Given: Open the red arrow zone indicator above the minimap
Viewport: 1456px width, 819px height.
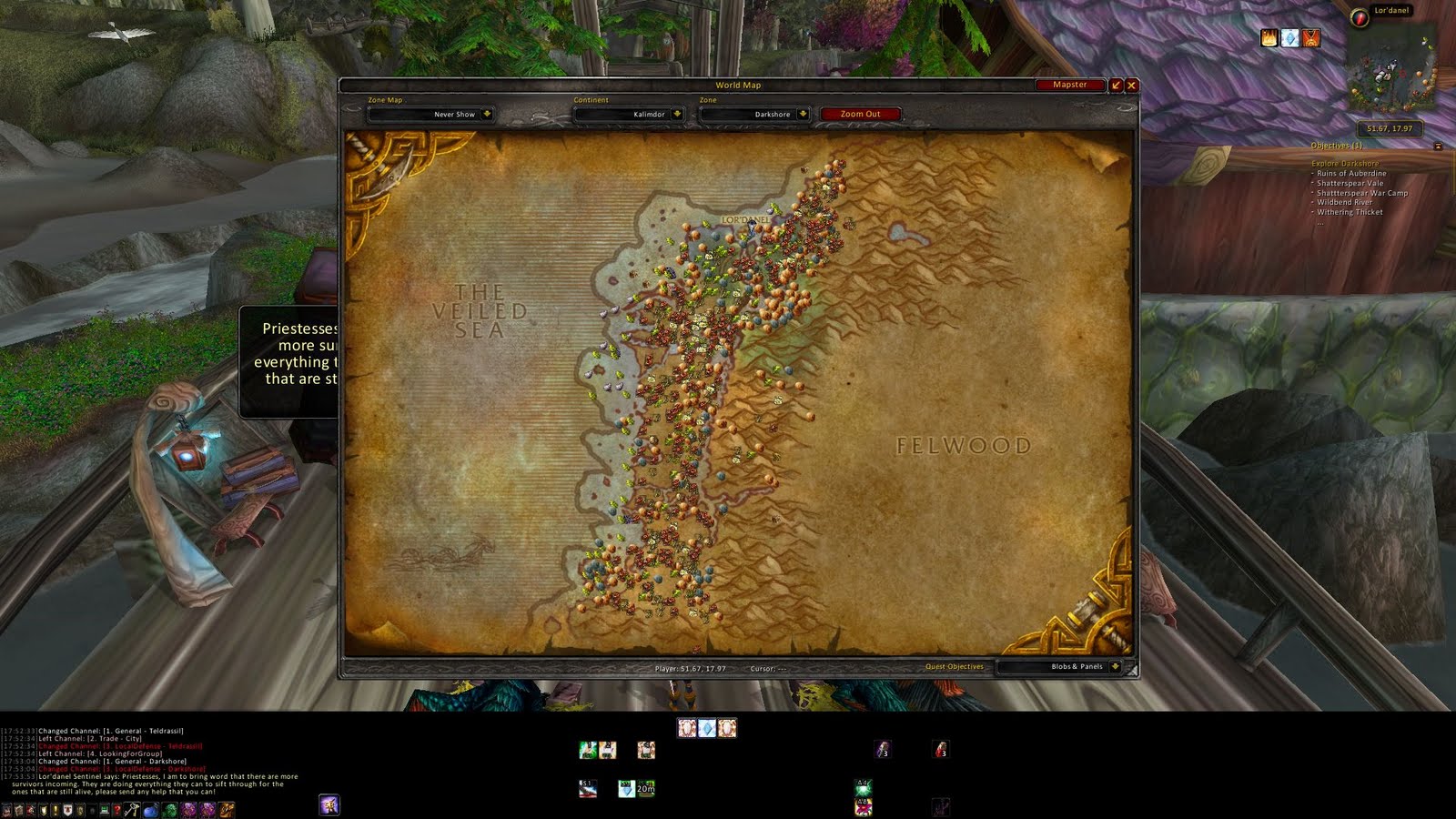Looking at the screenshot, I should click(1360, 19).
